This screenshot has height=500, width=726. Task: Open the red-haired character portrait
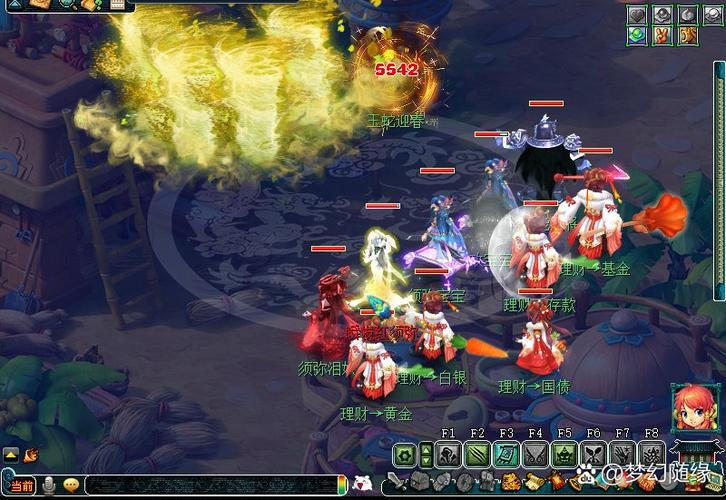(x=691, y=409)
